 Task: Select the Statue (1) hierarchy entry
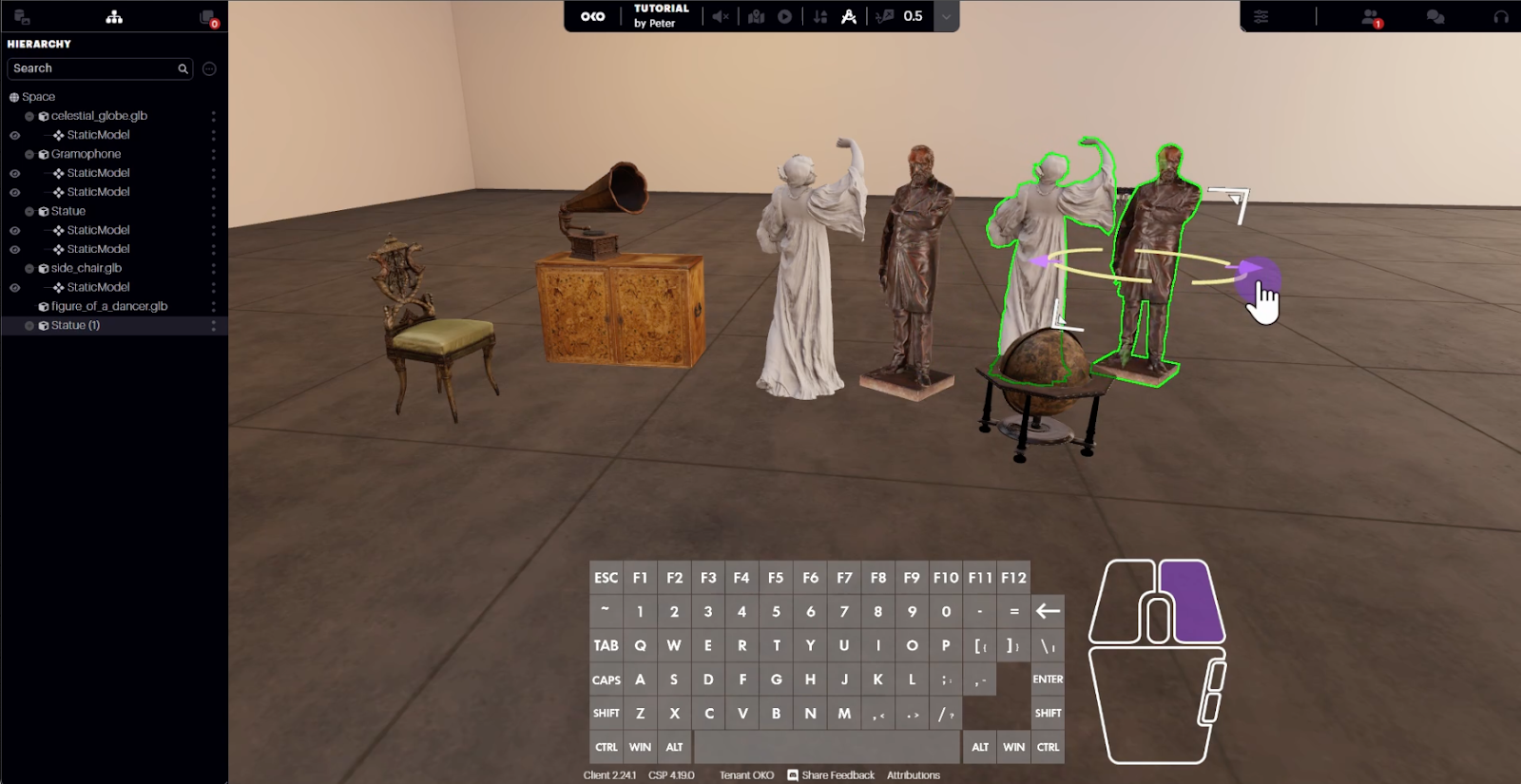click(75, 325)
